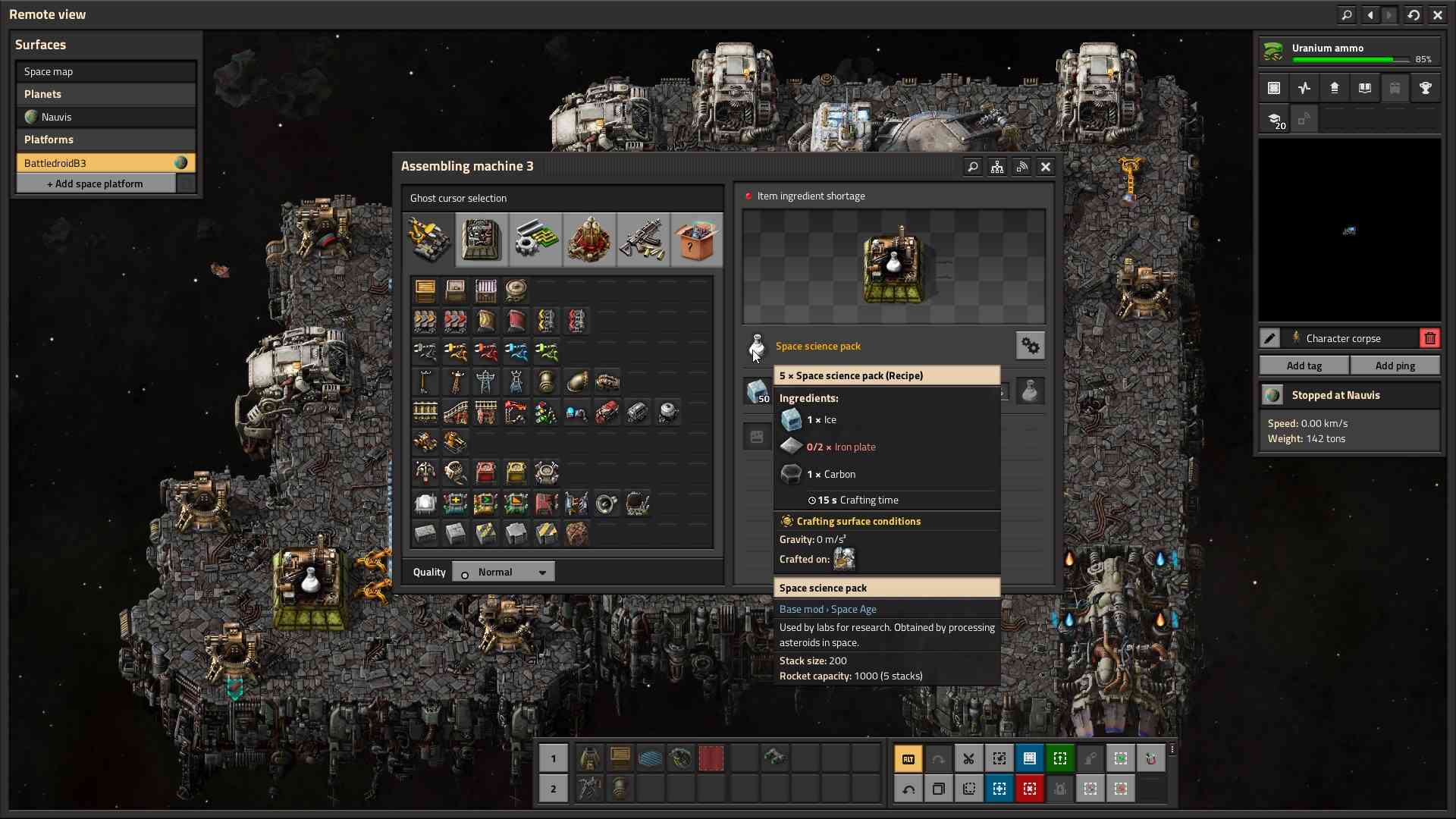Screen dimensions: 1456x819
Task: Open the recipe settings gear button
Action: [1030, 346]
